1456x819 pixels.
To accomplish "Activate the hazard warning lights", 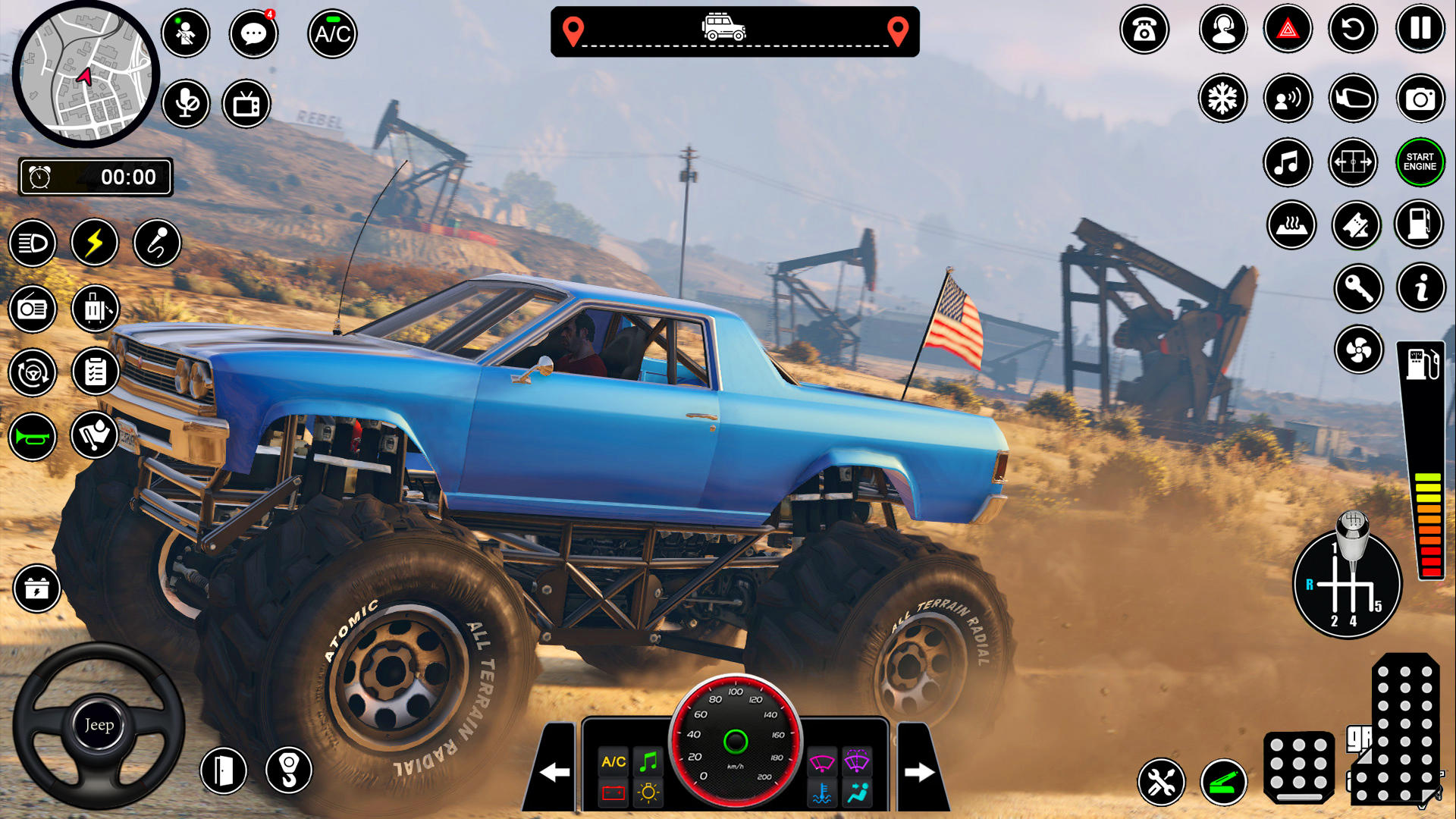I will (x=1288, y=28).
